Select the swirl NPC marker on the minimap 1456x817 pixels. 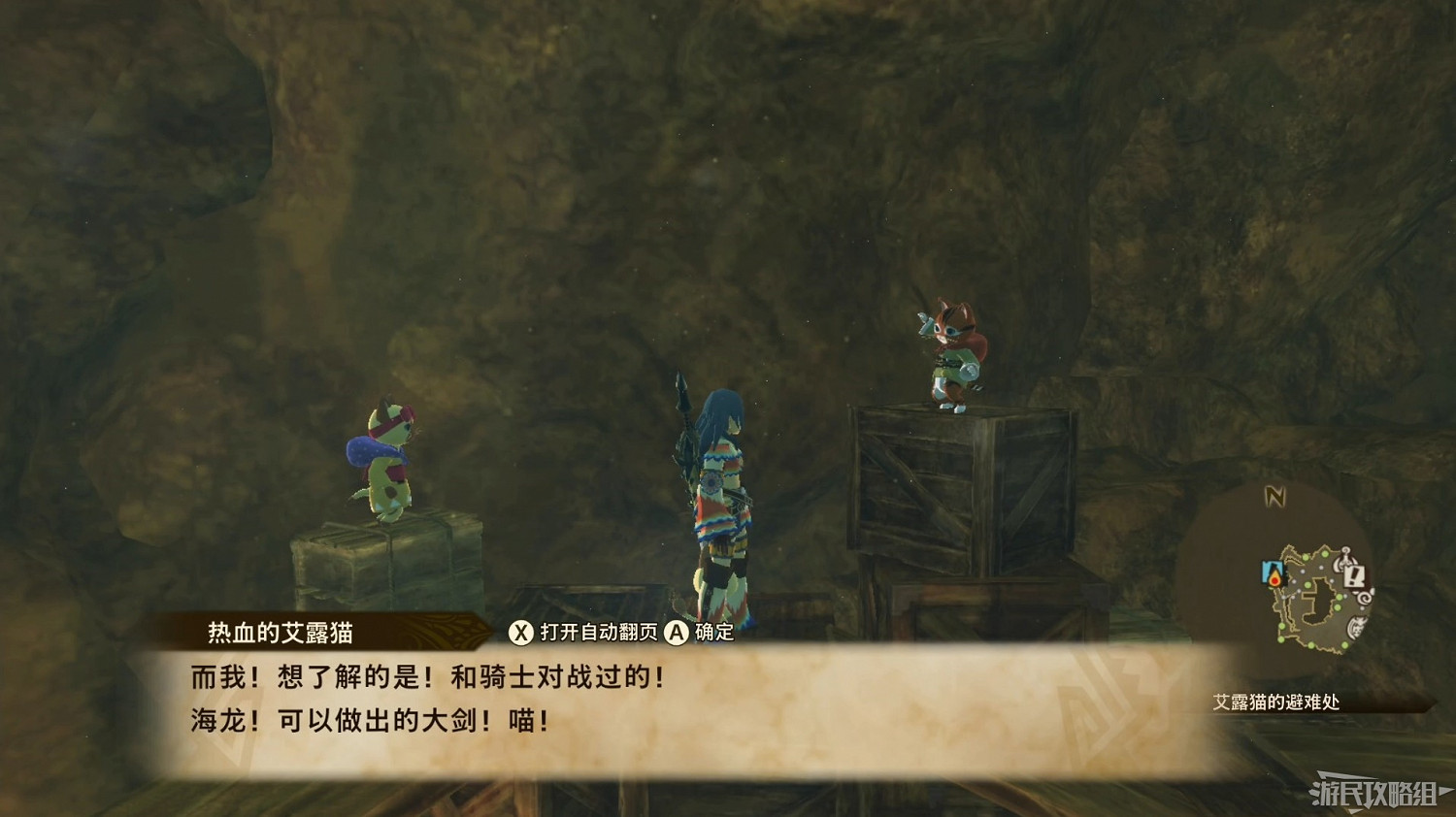[x=1364, y=599]
